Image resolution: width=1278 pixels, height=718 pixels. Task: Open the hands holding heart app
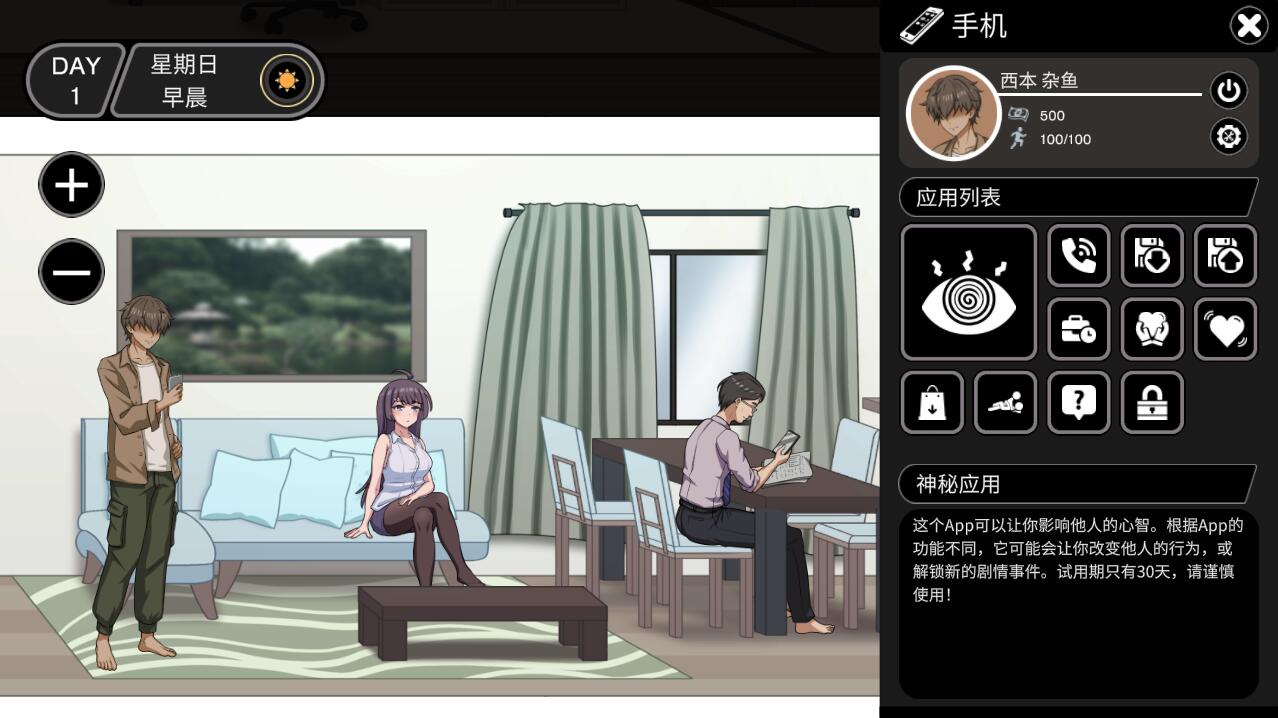[x=1152, y=329]
